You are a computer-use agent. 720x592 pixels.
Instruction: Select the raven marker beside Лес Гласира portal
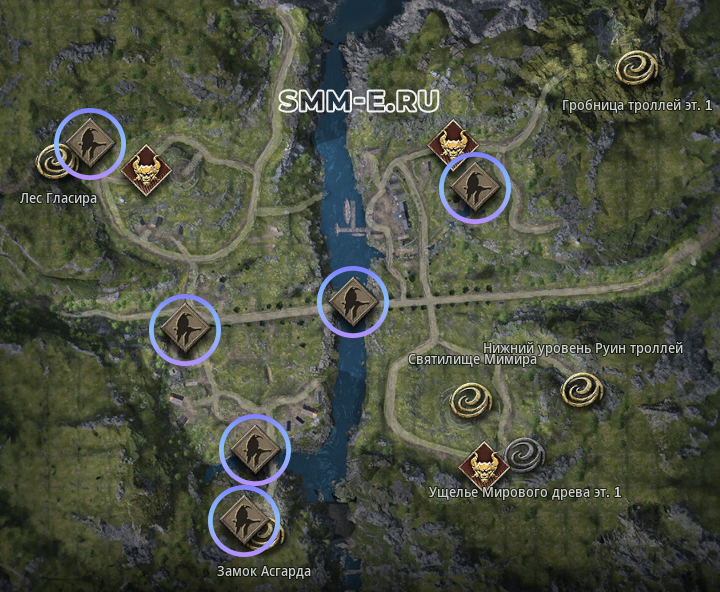[88, 143]
